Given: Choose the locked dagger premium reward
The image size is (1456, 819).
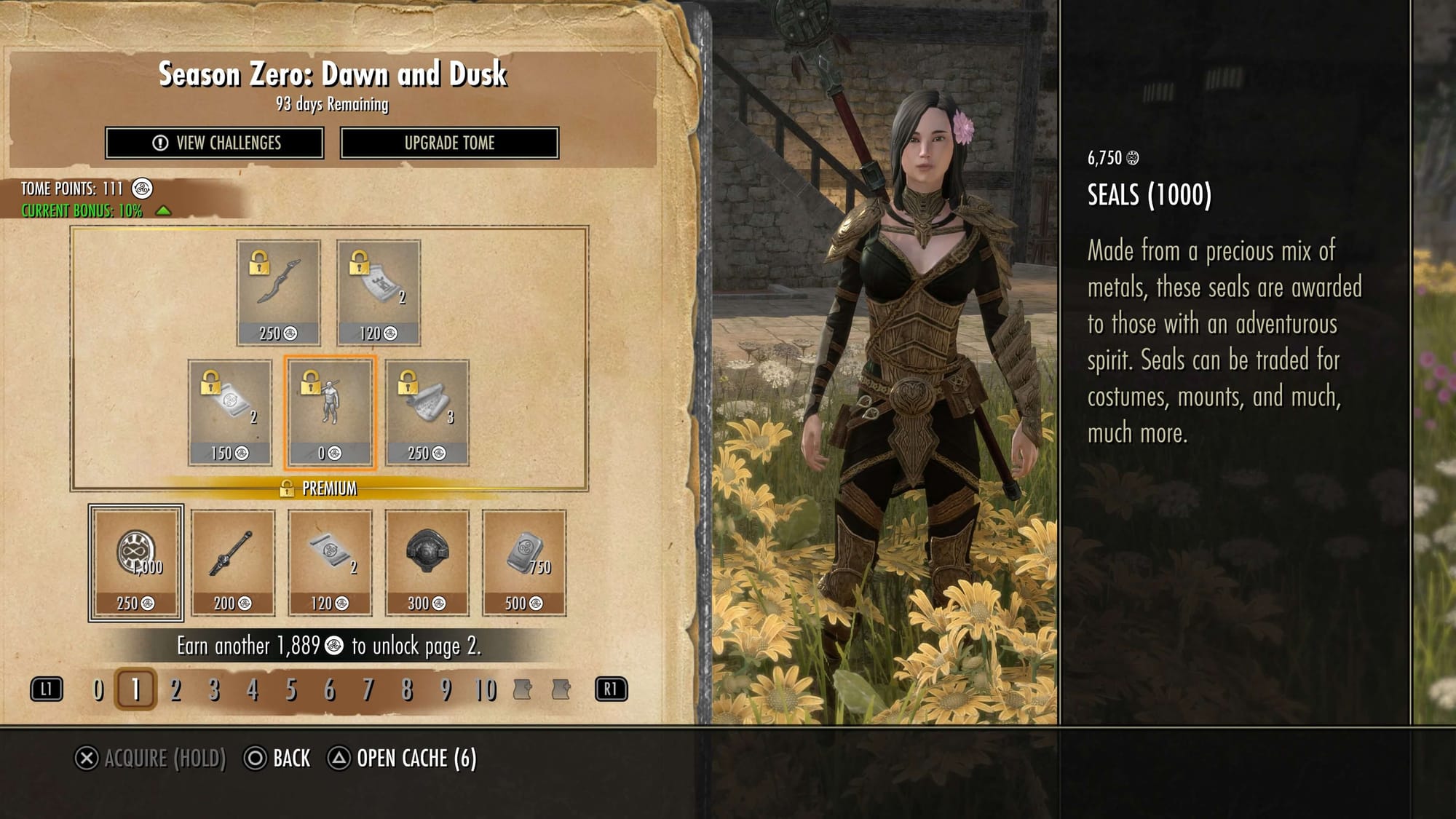Looking at the screenshot, I should coord(278,293).
